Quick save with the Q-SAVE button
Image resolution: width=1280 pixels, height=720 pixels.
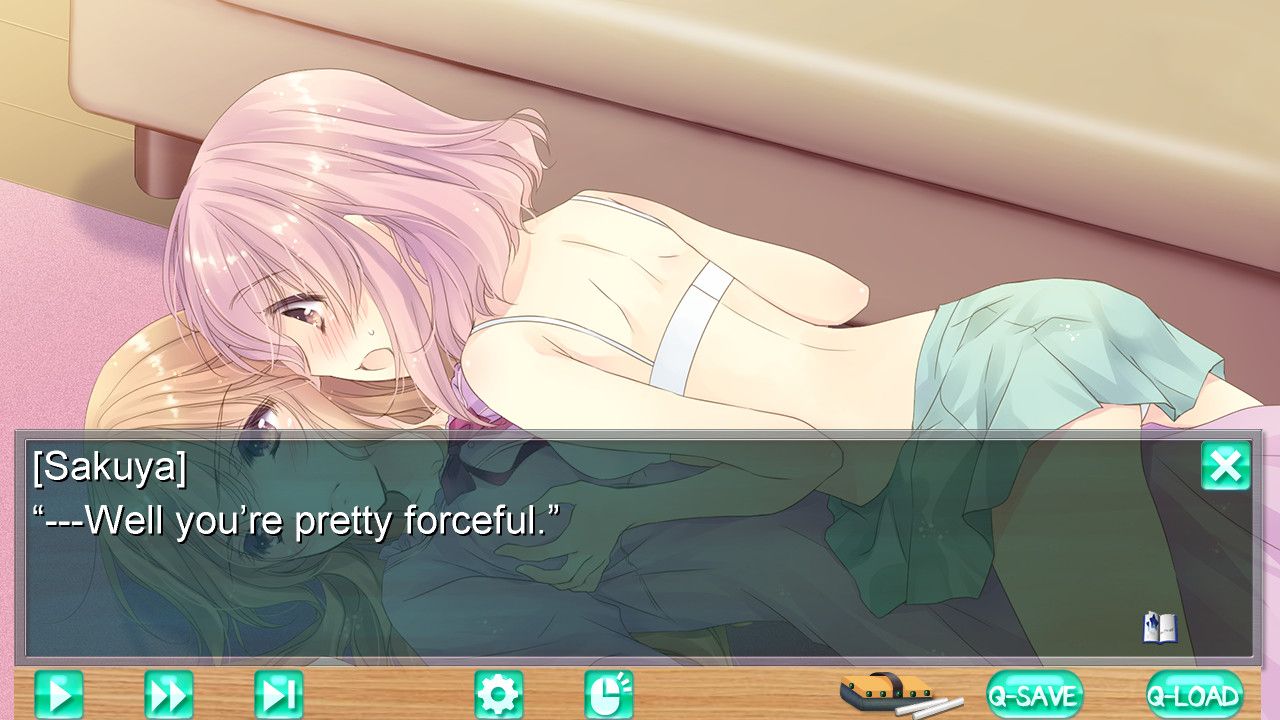coord(1034,694)
